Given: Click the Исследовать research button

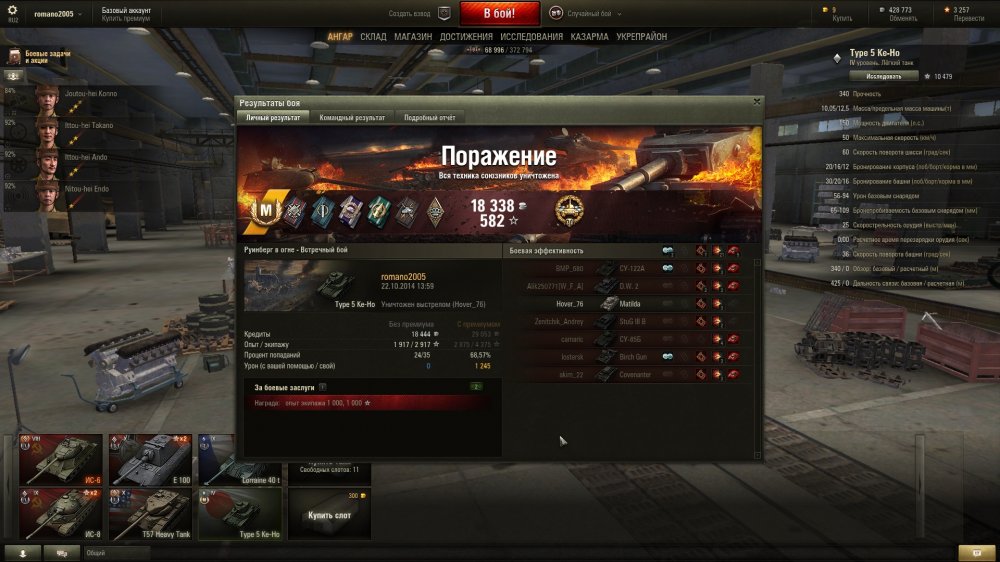Looking at the screenshot, I should (884, 76).
